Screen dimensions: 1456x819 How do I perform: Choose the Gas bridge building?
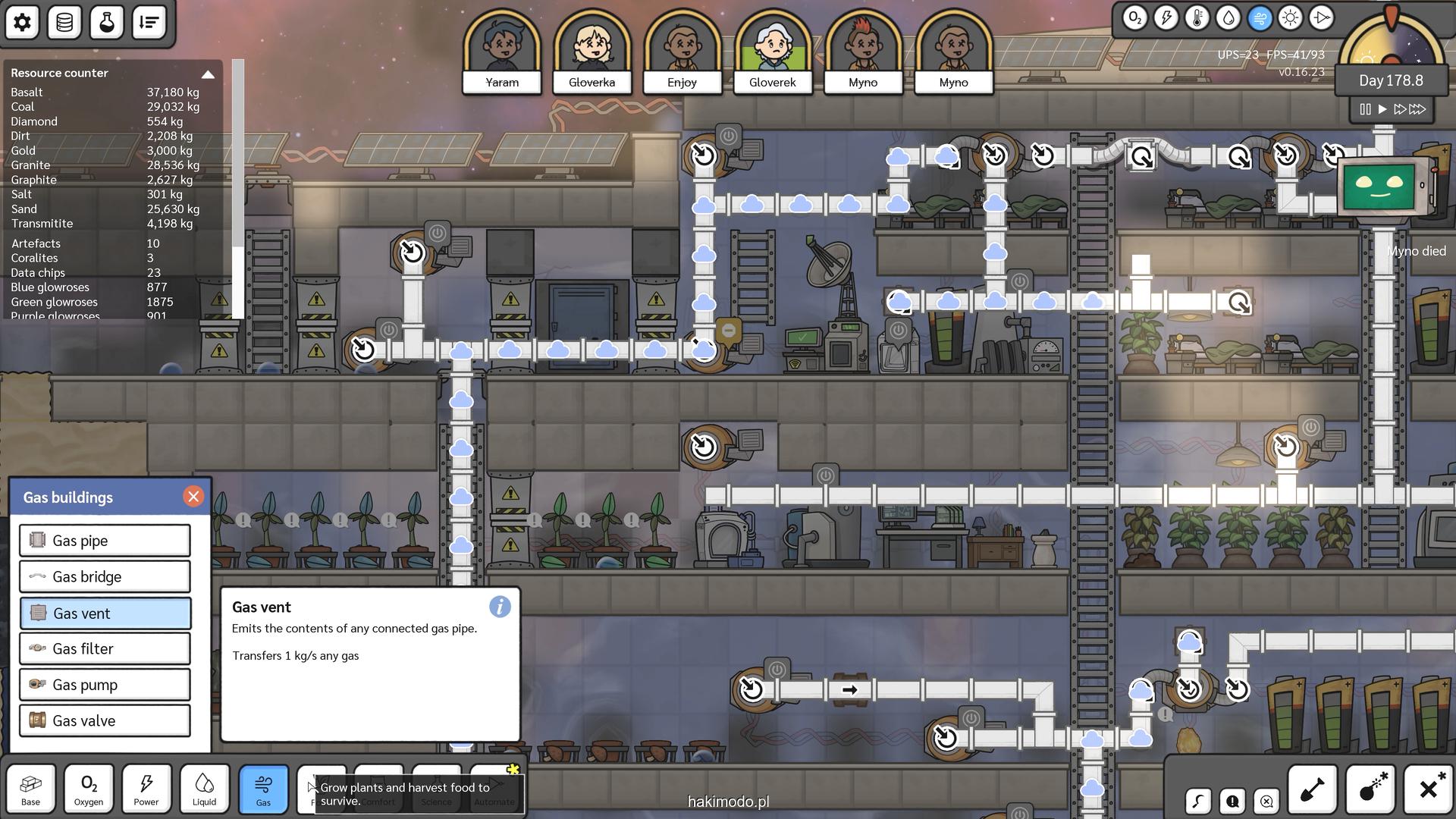[x=105, y=577]
